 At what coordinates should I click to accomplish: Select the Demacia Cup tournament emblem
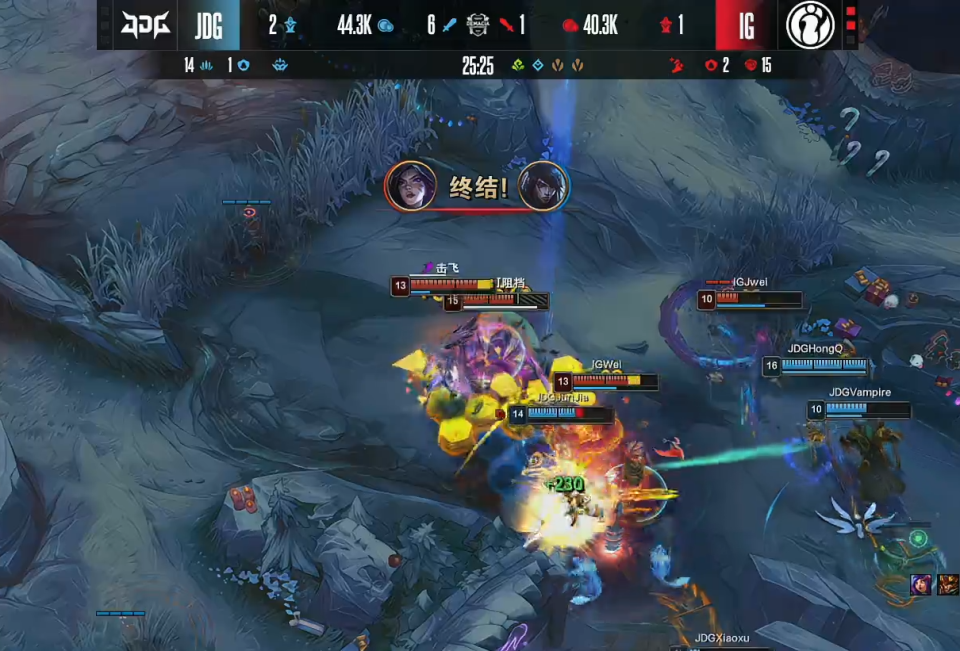[x=477, y=25]
